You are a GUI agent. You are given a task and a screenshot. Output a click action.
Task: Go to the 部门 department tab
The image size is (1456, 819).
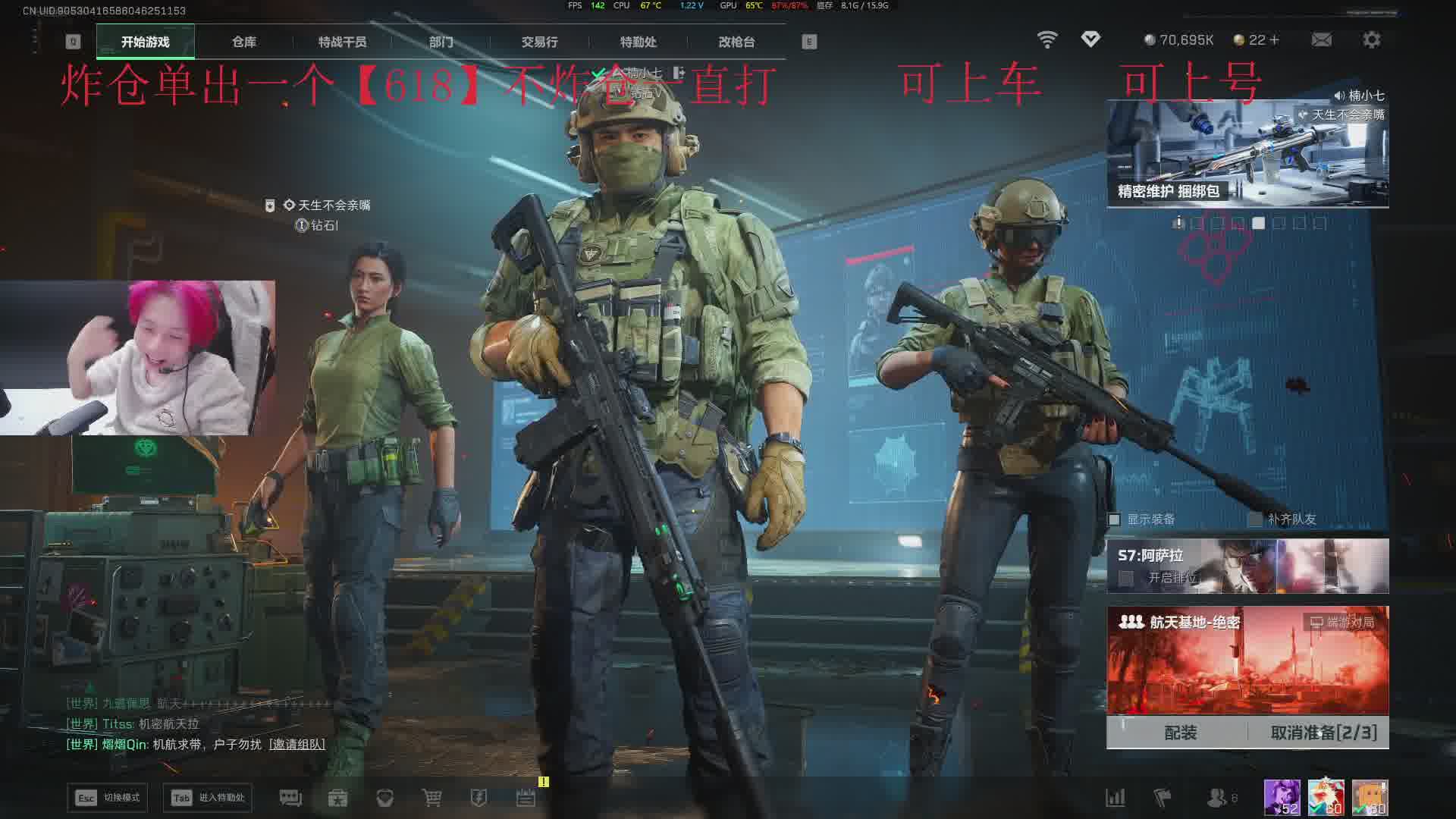pos(441,42)
